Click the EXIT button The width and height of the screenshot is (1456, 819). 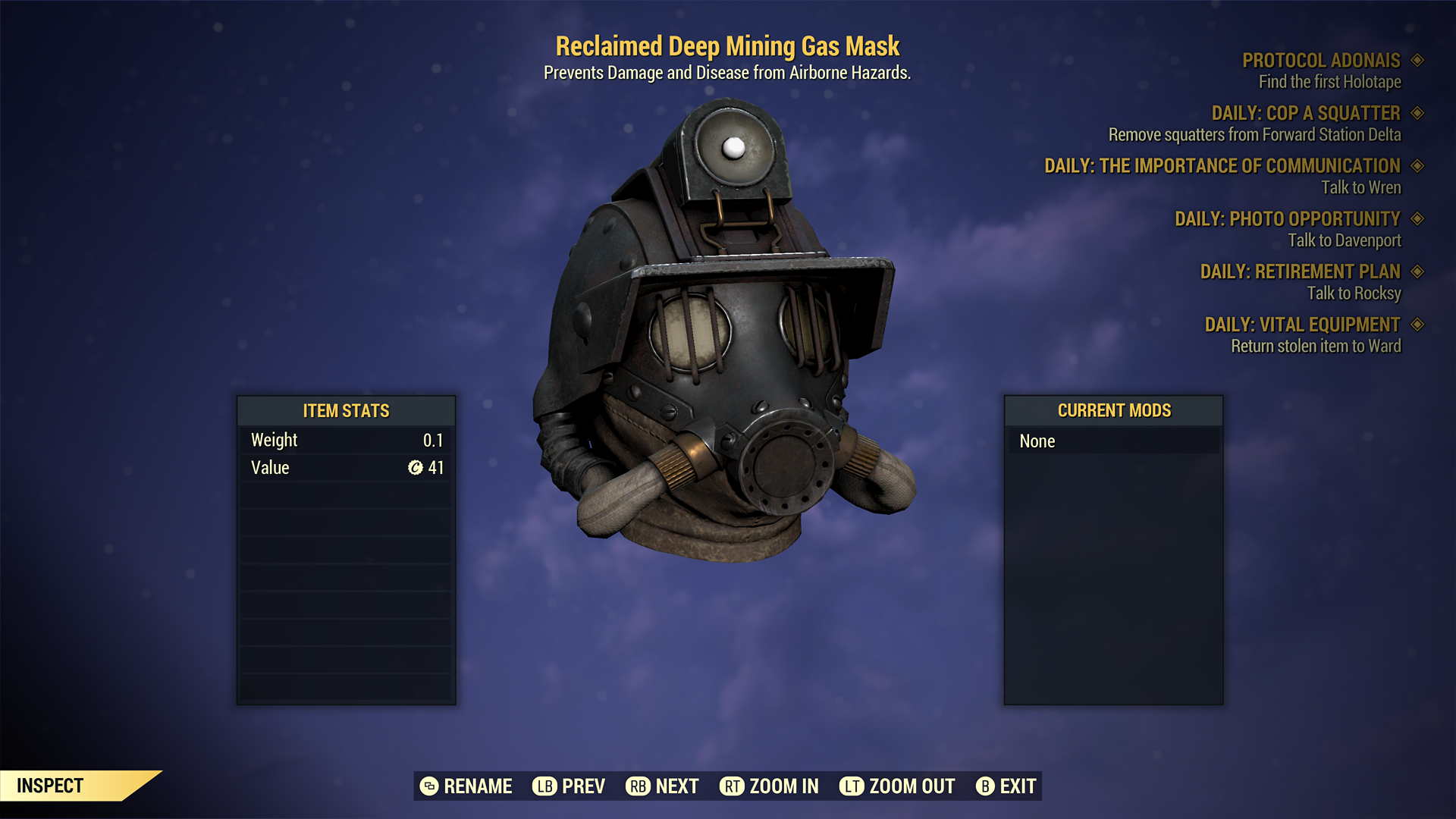(x=1016, y=786)
